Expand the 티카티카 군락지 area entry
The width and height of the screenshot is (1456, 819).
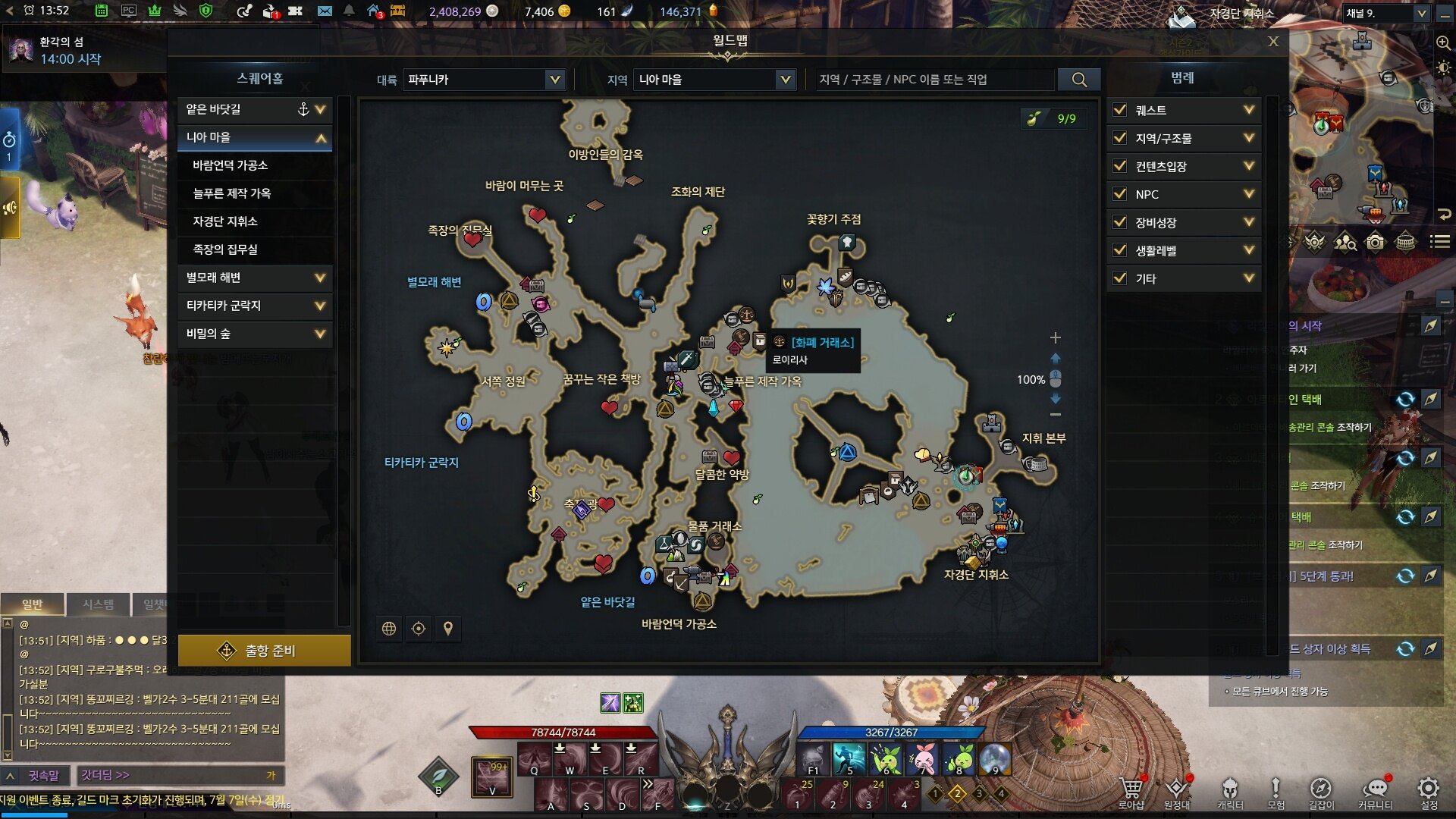320,306
